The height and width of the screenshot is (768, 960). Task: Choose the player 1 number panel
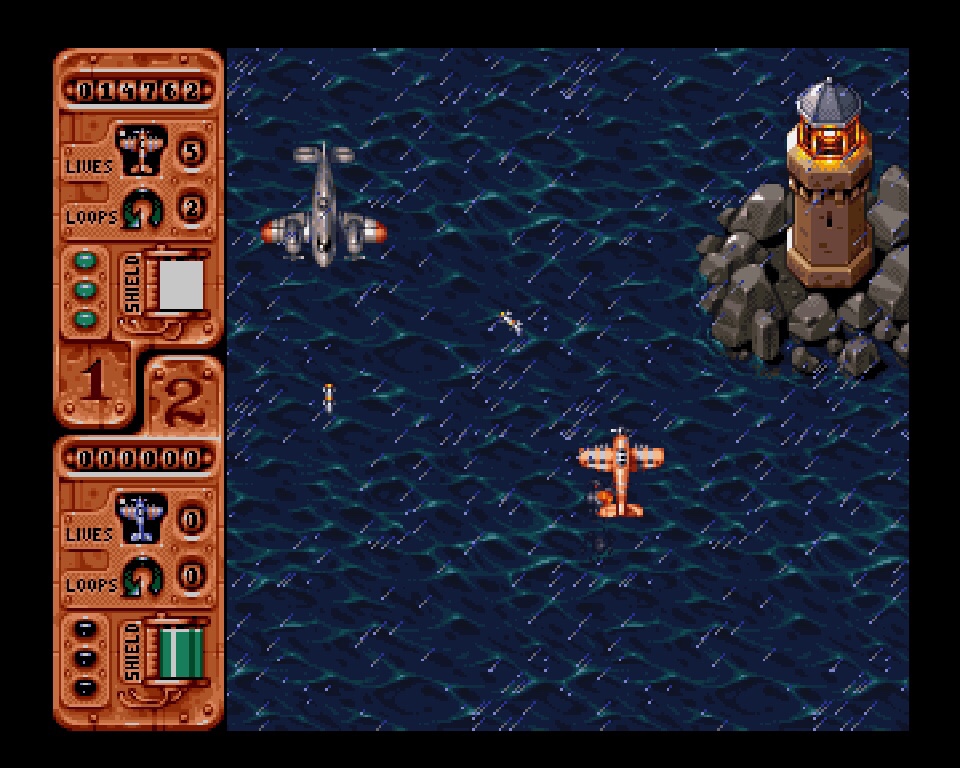(93, 385)
